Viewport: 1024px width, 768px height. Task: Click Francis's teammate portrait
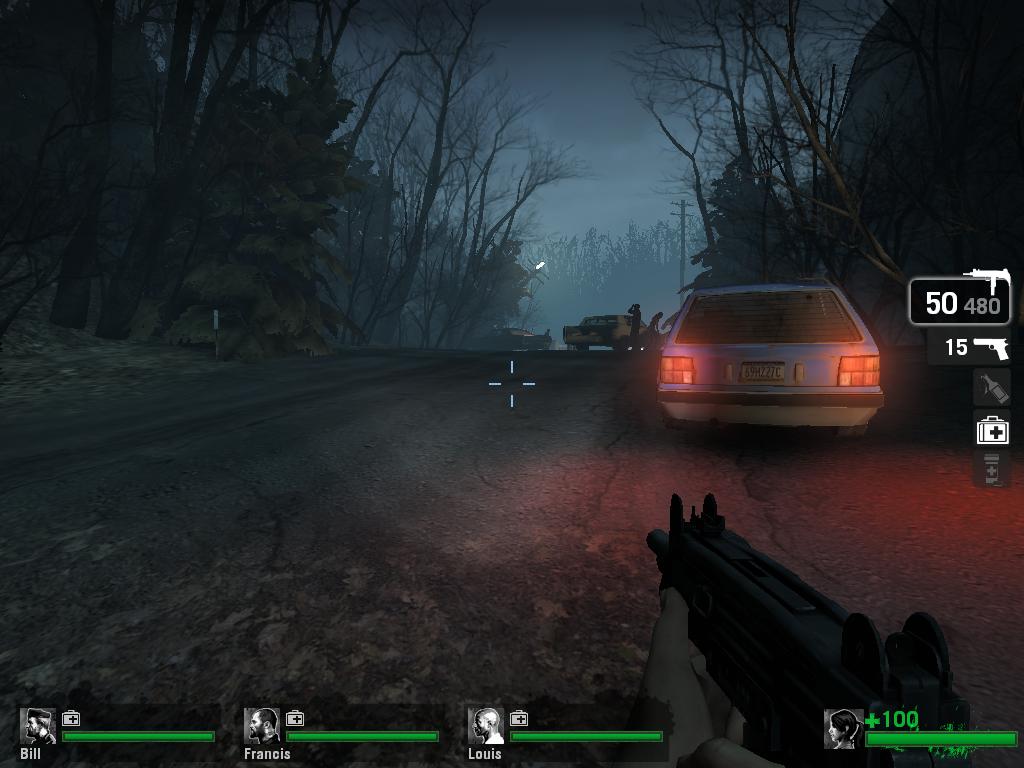point(263,726)
